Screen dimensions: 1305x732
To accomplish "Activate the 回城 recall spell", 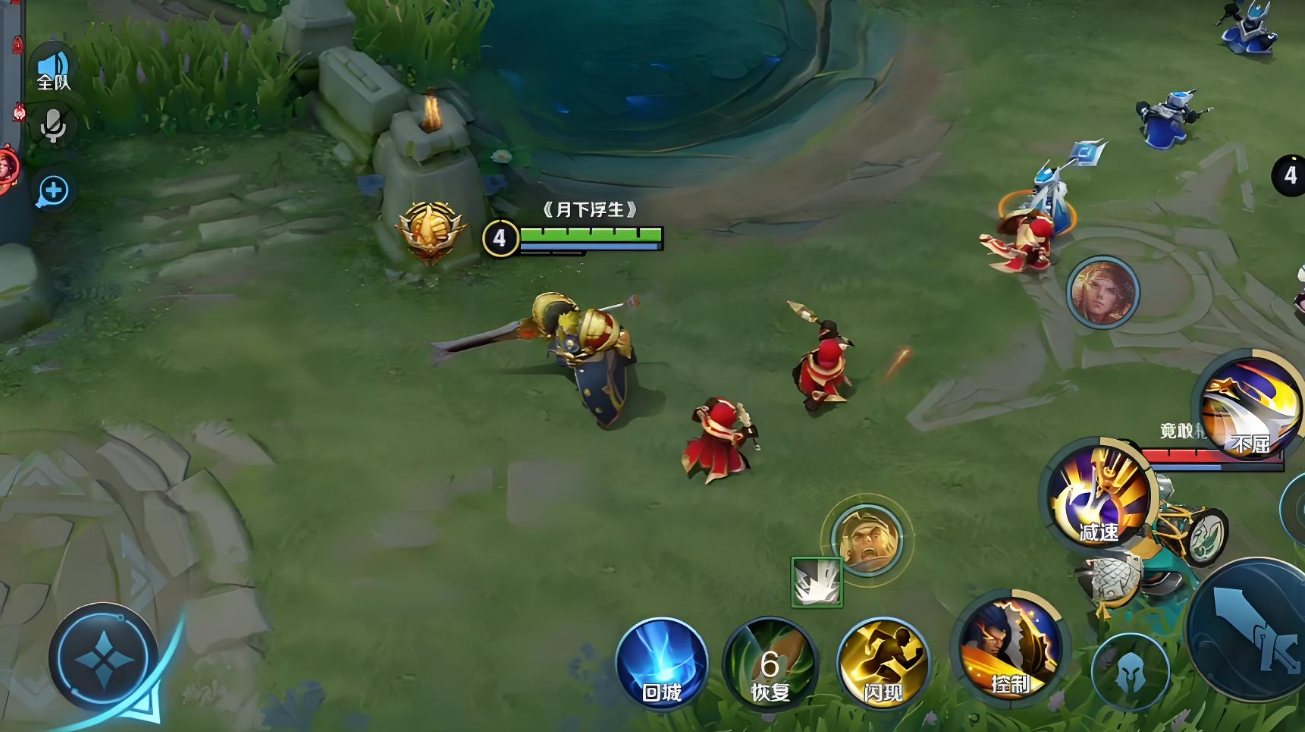I will (x=661, y=664).
